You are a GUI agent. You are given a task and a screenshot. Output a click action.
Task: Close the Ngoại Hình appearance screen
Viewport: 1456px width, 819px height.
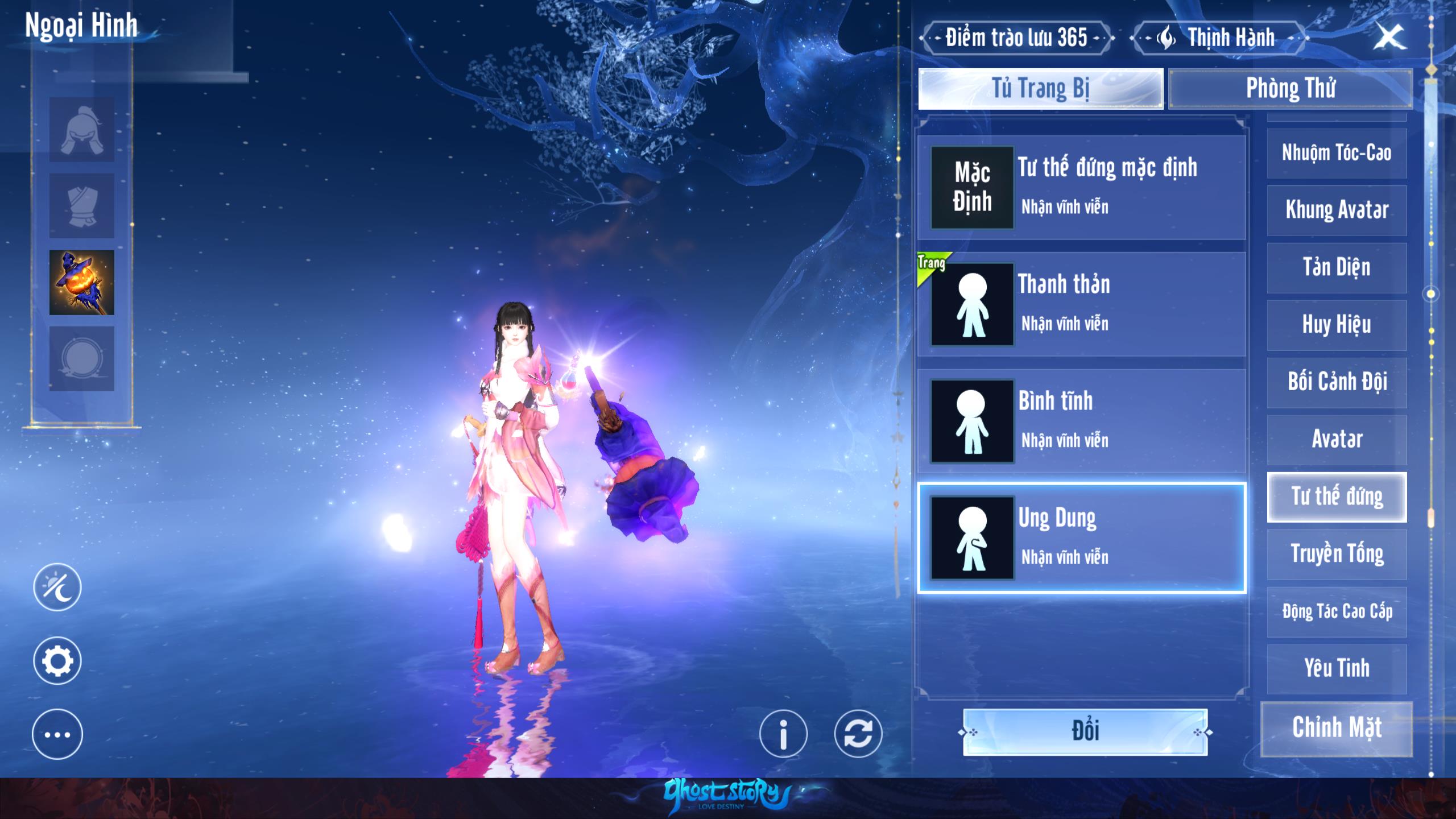click(x=1389, y=38)
